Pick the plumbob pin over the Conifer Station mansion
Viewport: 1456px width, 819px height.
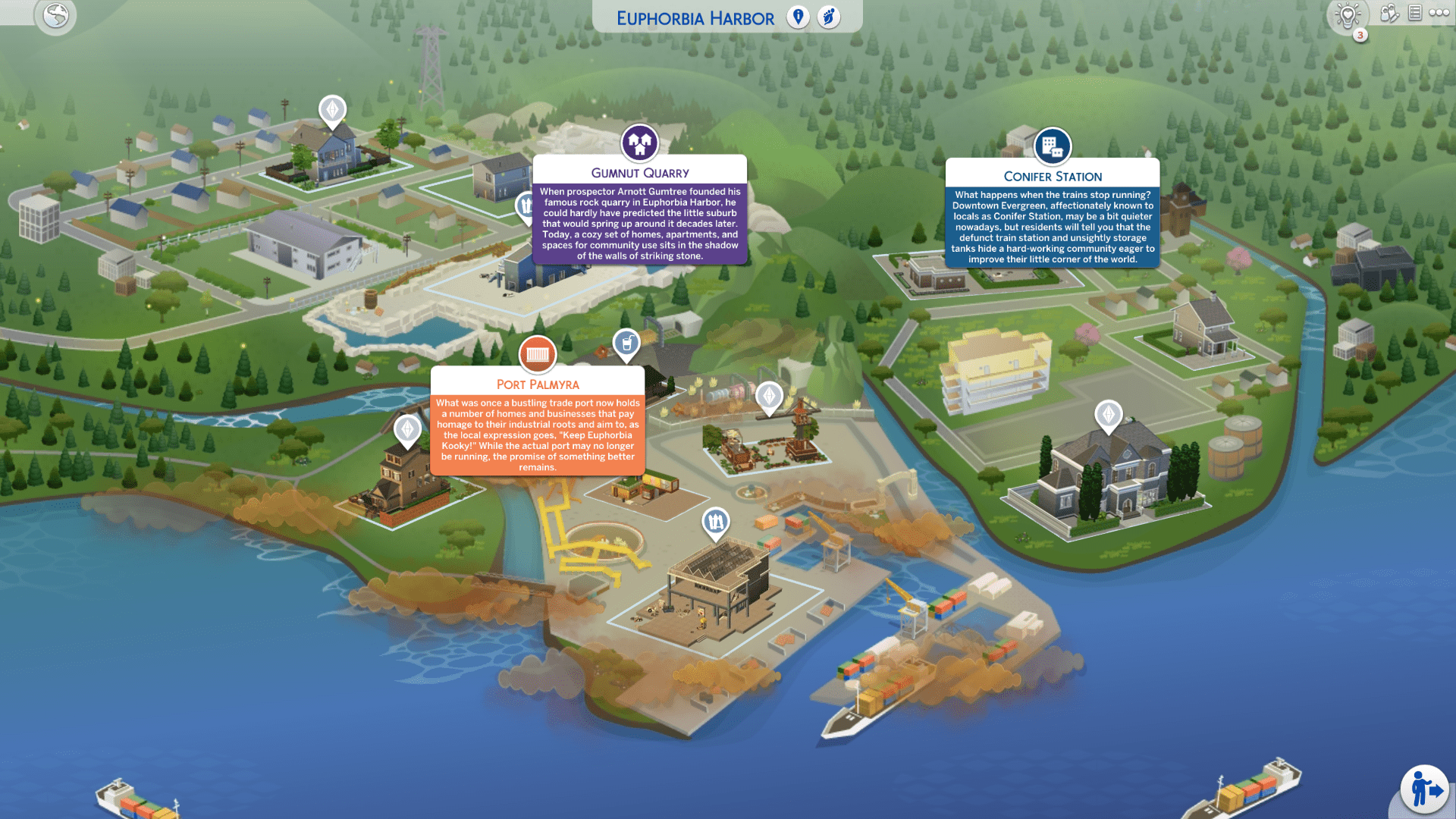1108,415
